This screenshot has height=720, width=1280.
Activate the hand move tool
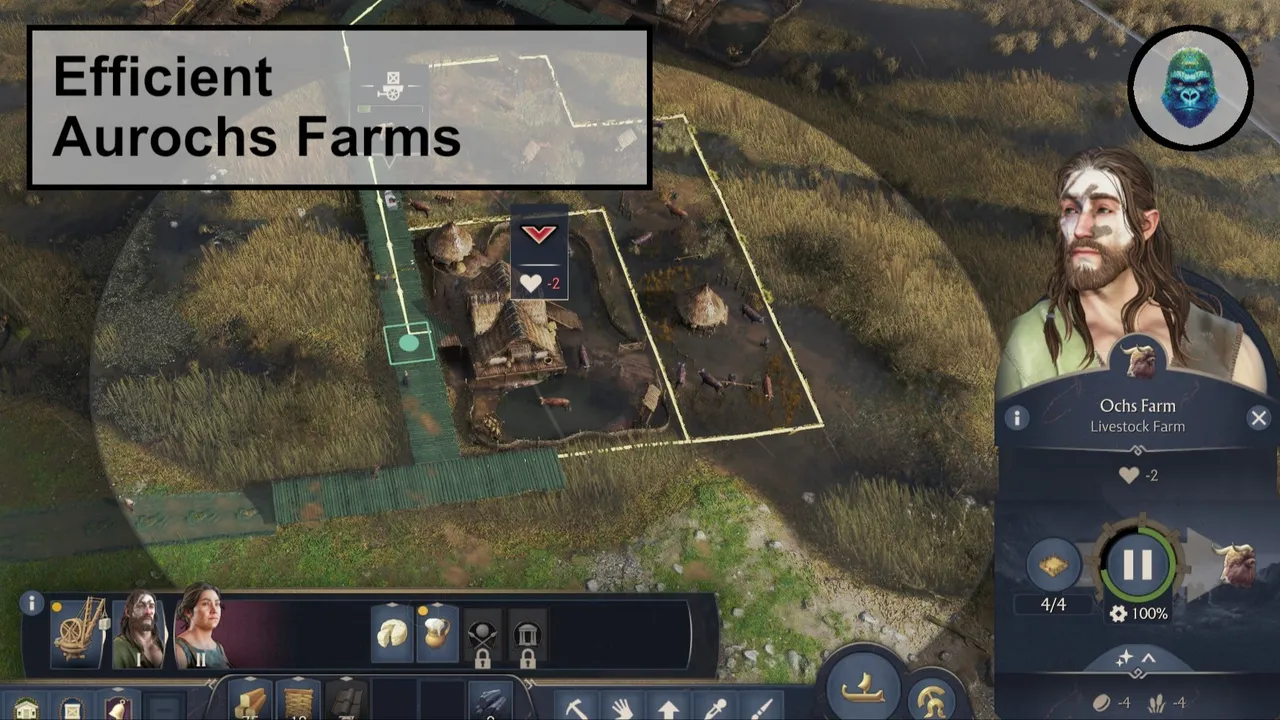(x=623, y=708)
